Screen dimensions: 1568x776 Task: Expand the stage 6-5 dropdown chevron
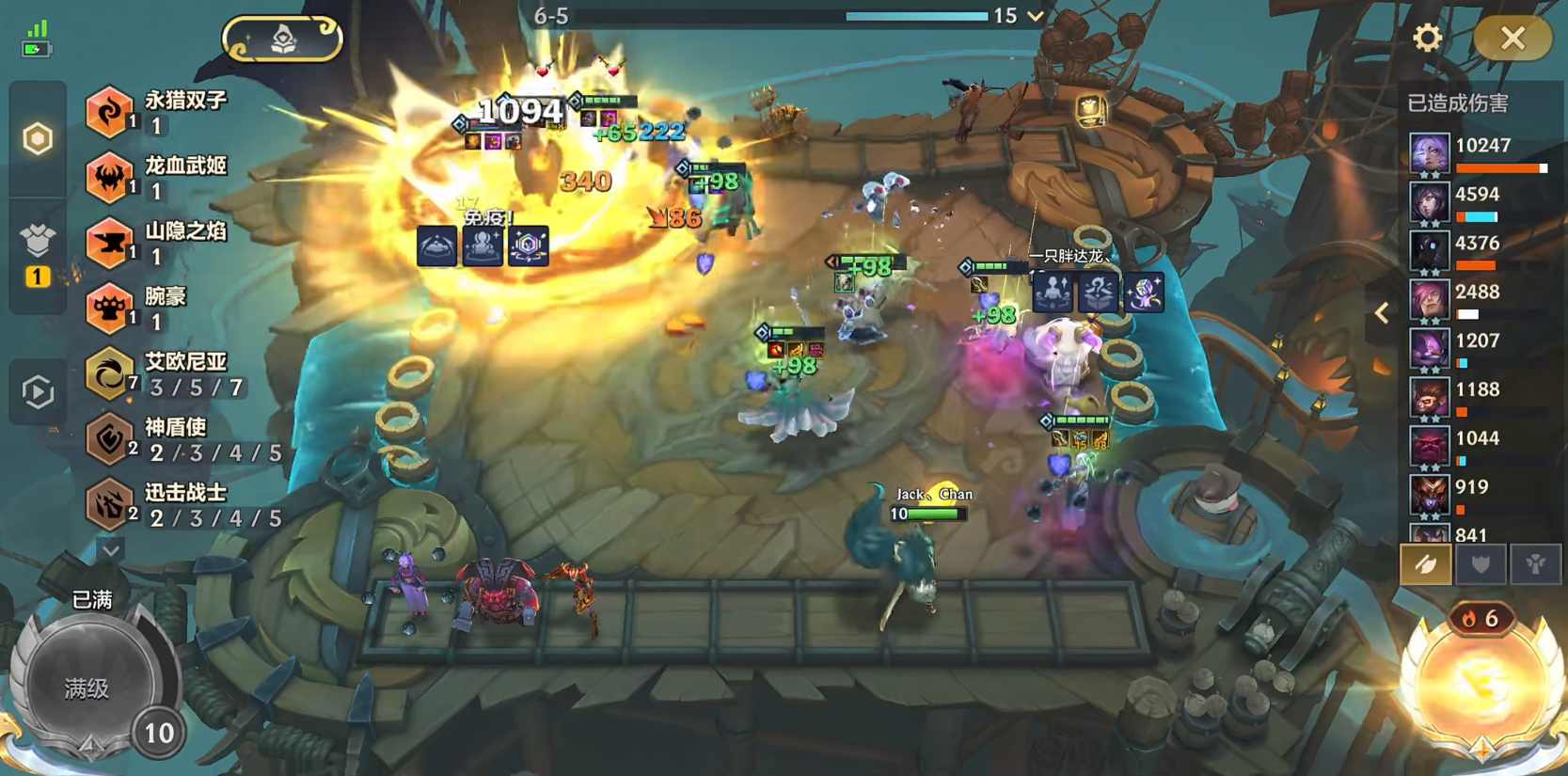(1036, 16)
